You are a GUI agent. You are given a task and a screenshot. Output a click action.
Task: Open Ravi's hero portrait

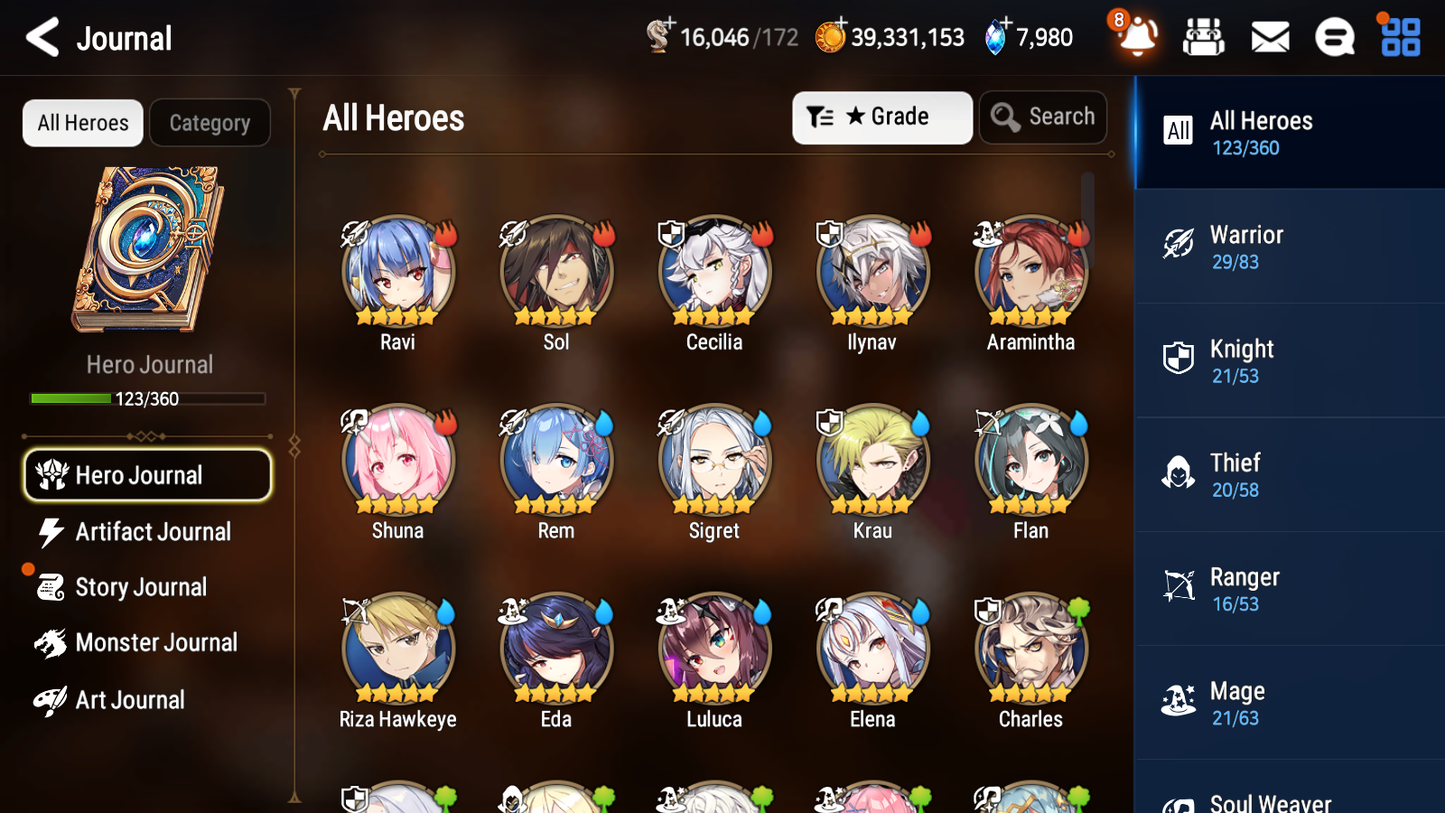click(397, 271)
